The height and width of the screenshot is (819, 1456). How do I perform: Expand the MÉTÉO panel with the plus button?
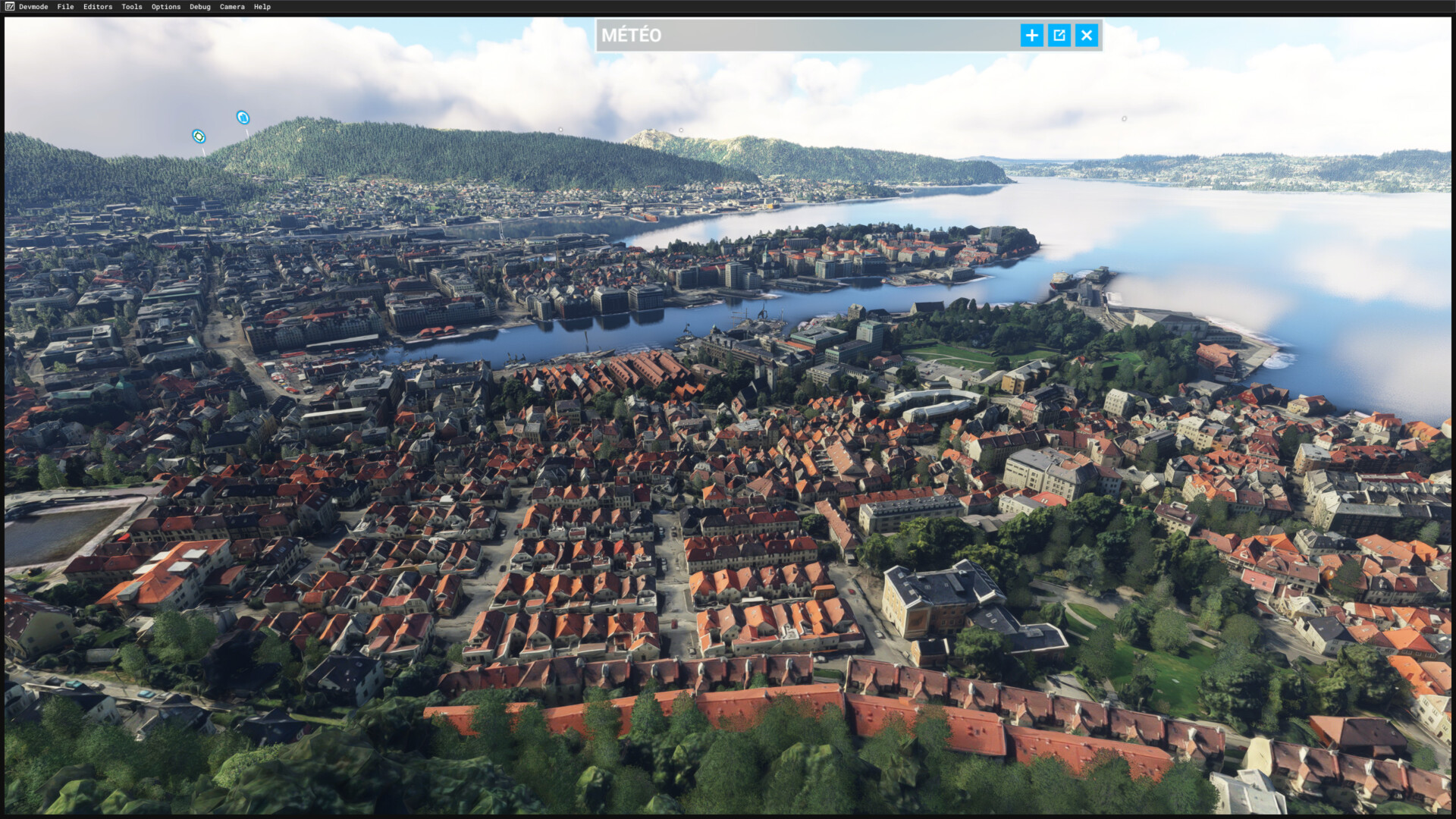(x=1031, y=36)
